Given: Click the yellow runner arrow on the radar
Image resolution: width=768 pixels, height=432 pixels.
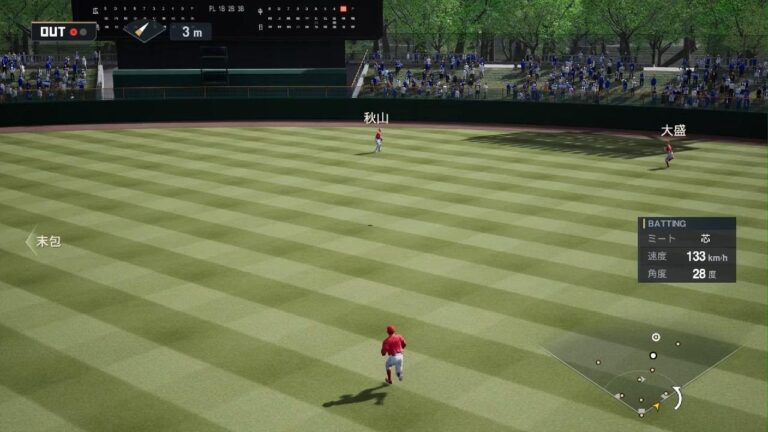Looking at the screenshot, I should click(x=655, y=405).
